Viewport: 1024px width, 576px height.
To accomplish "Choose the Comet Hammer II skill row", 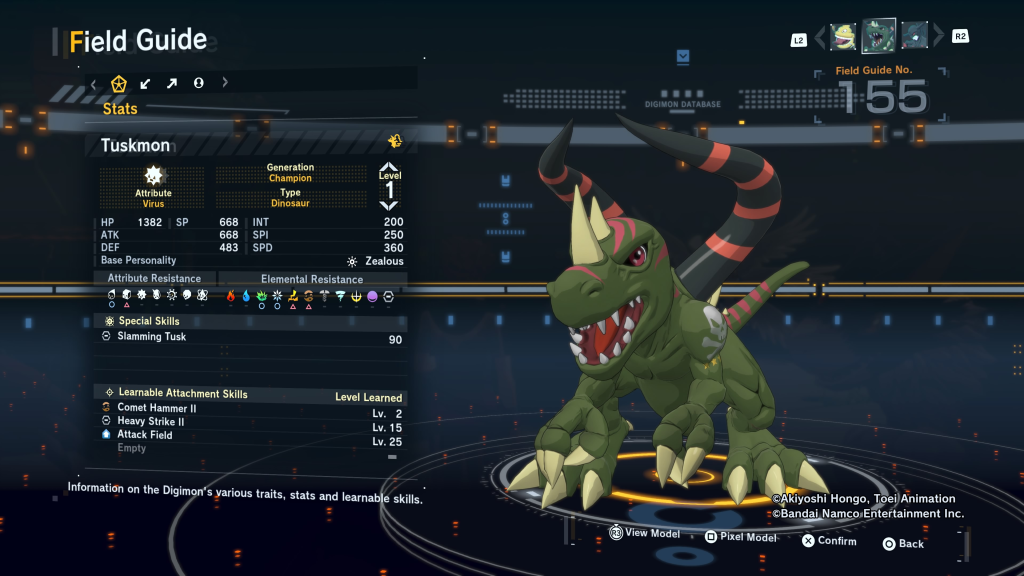I will coord(250,408).
